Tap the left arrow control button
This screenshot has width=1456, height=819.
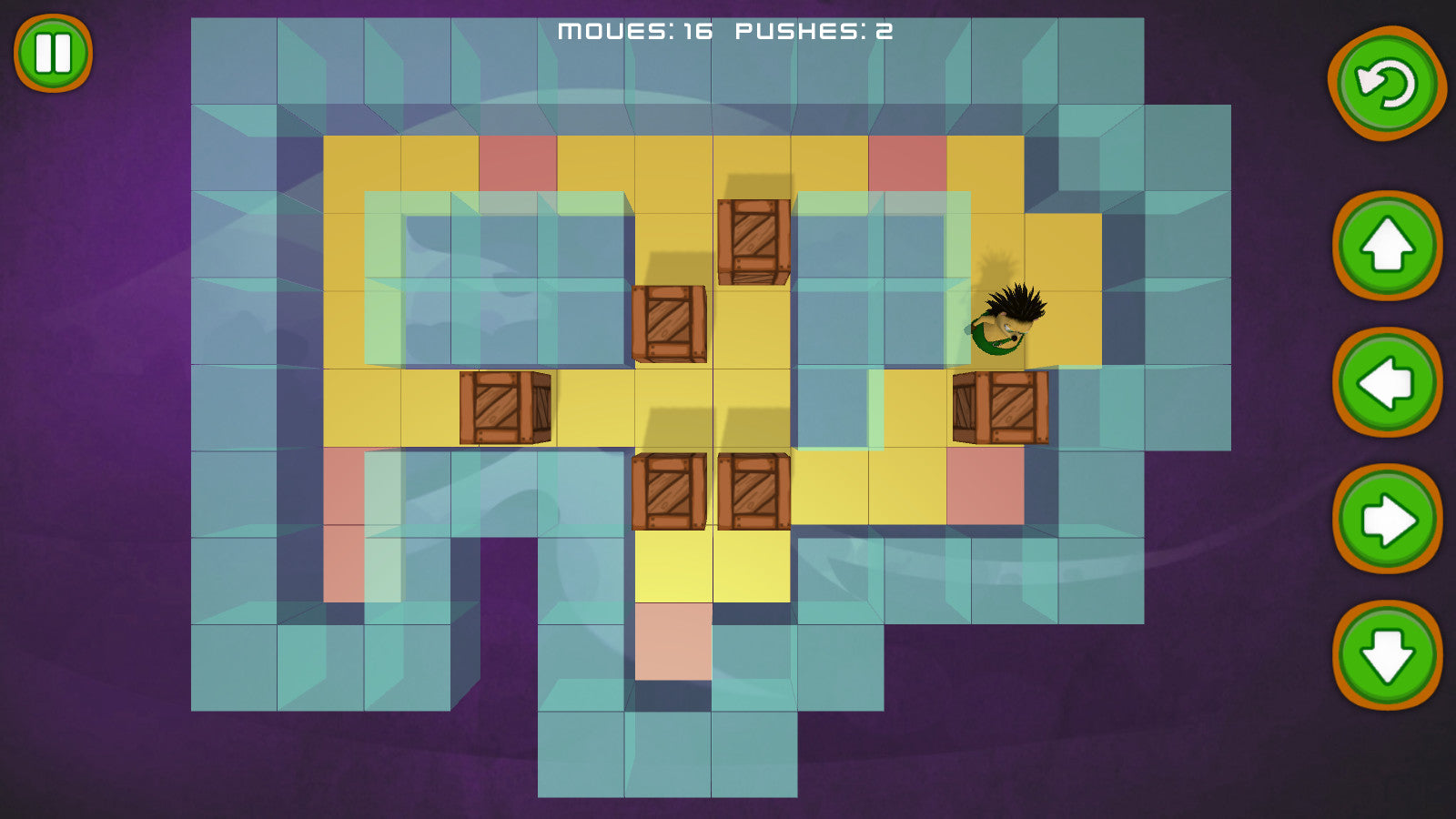click(1387, 382)
